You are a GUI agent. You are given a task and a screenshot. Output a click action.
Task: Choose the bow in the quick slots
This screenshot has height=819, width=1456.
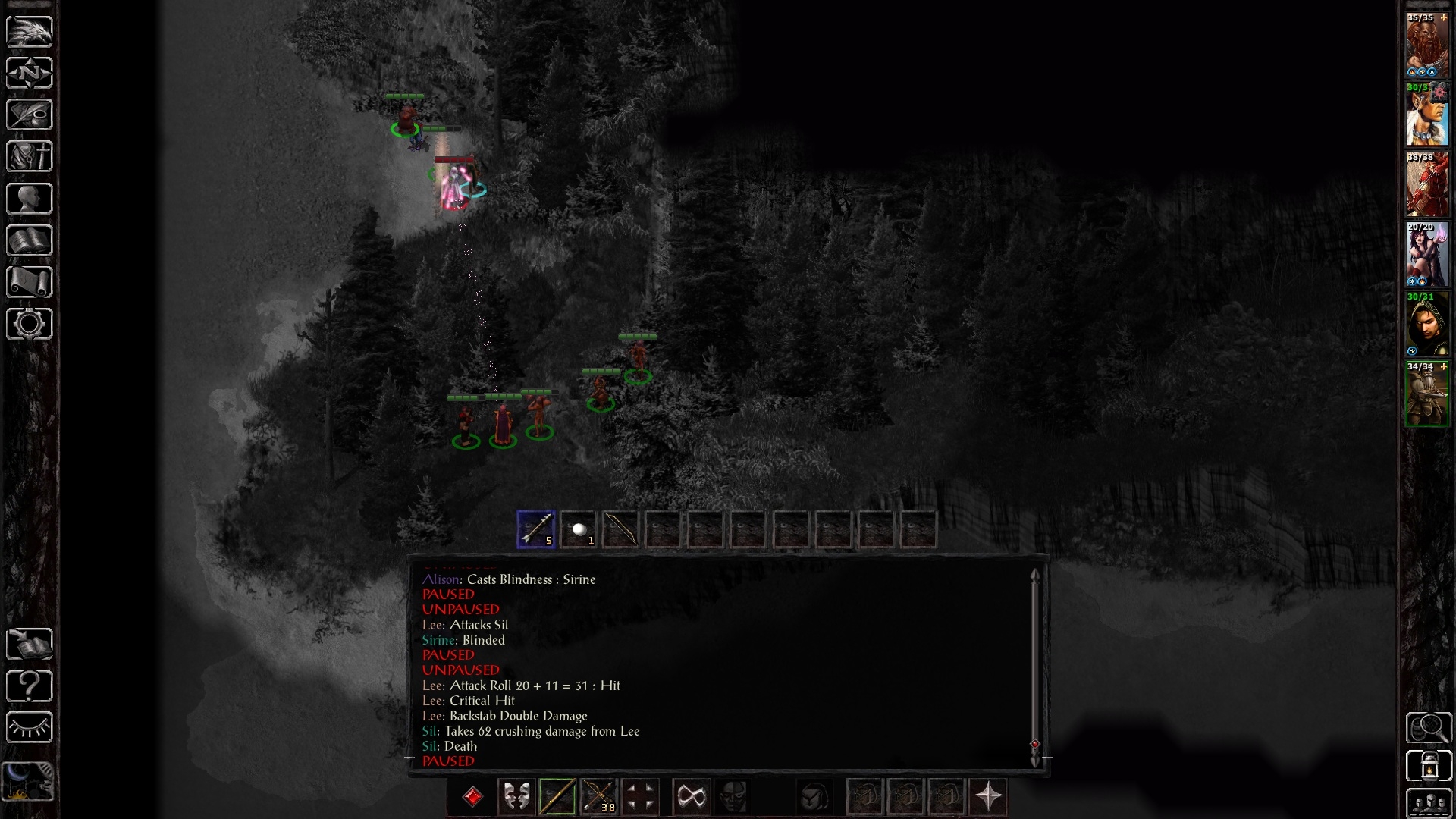(x=620, y=529)
